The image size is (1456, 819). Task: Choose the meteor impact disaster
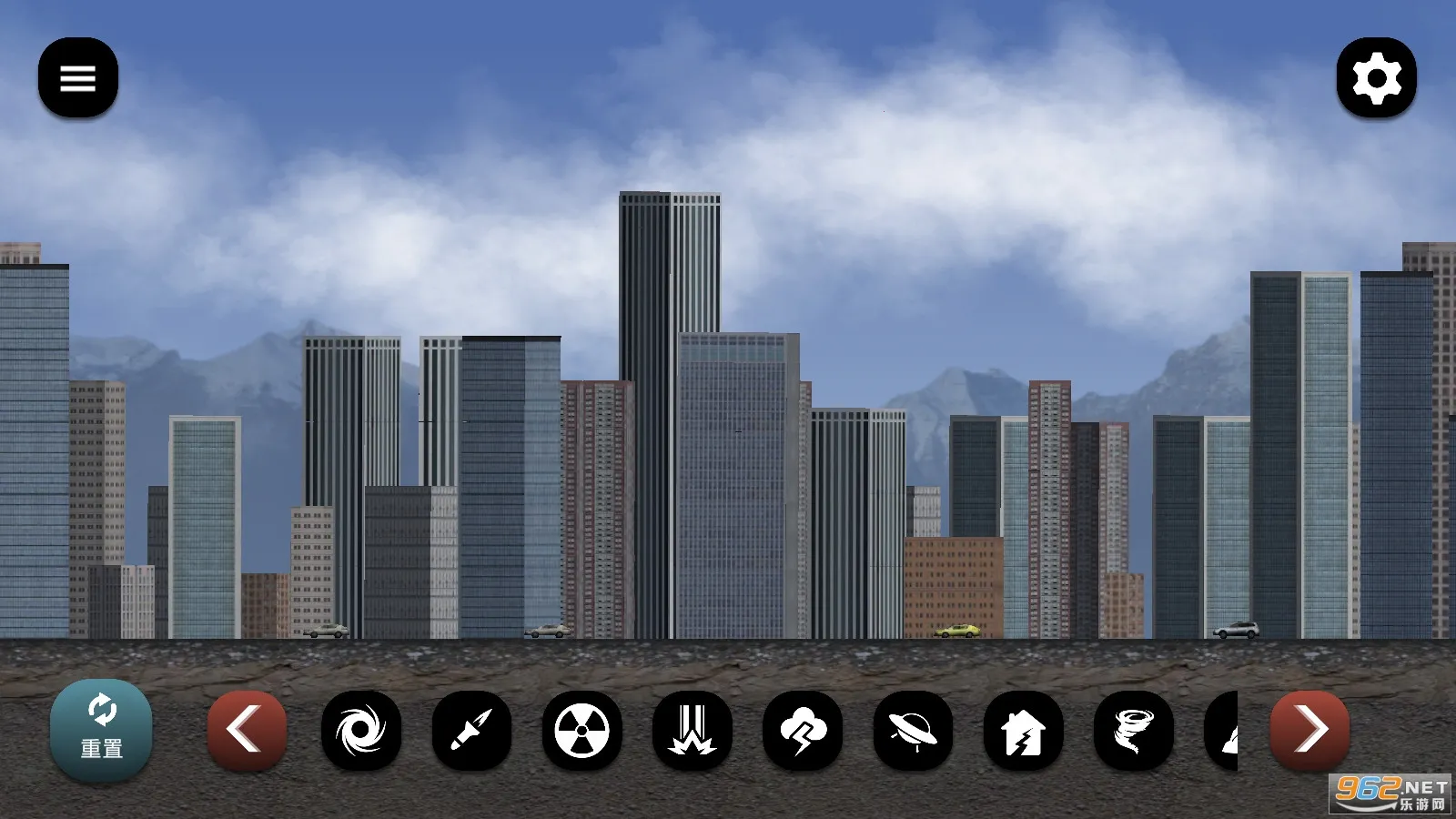pyautogui.click(x=693, y=731)
